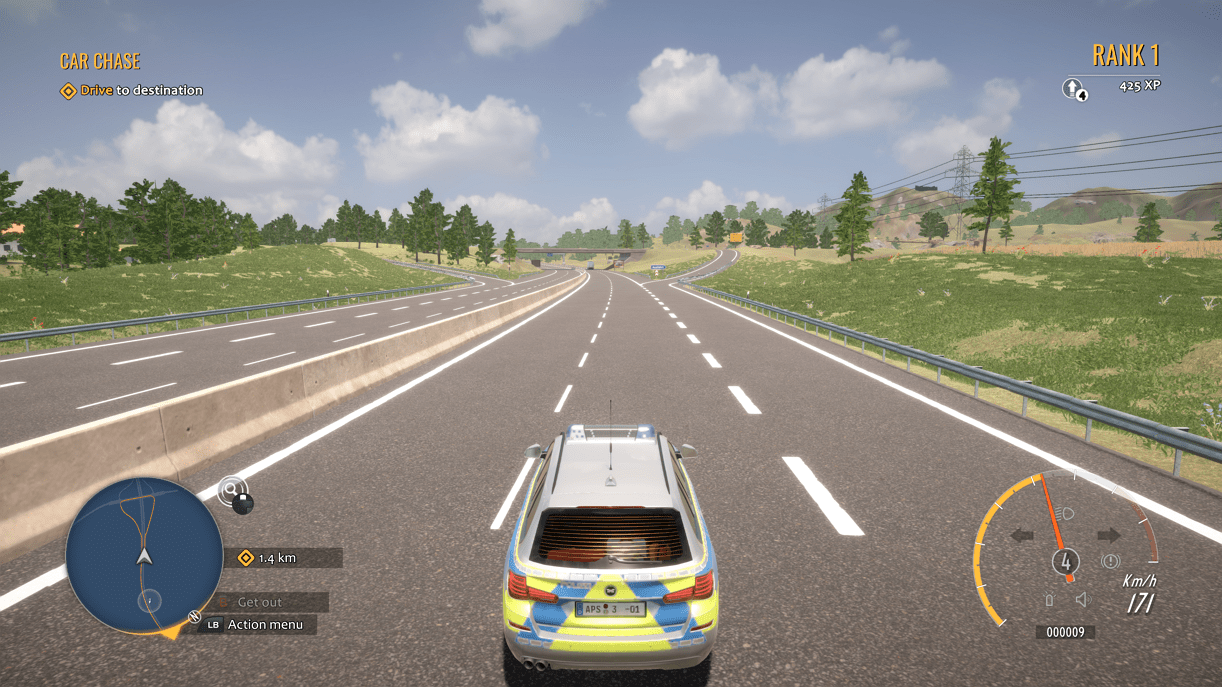This screenshot has height=687, width=1222.
Task: Click the rank-up arrow icon beside XP
Action: coord(1072,89)
